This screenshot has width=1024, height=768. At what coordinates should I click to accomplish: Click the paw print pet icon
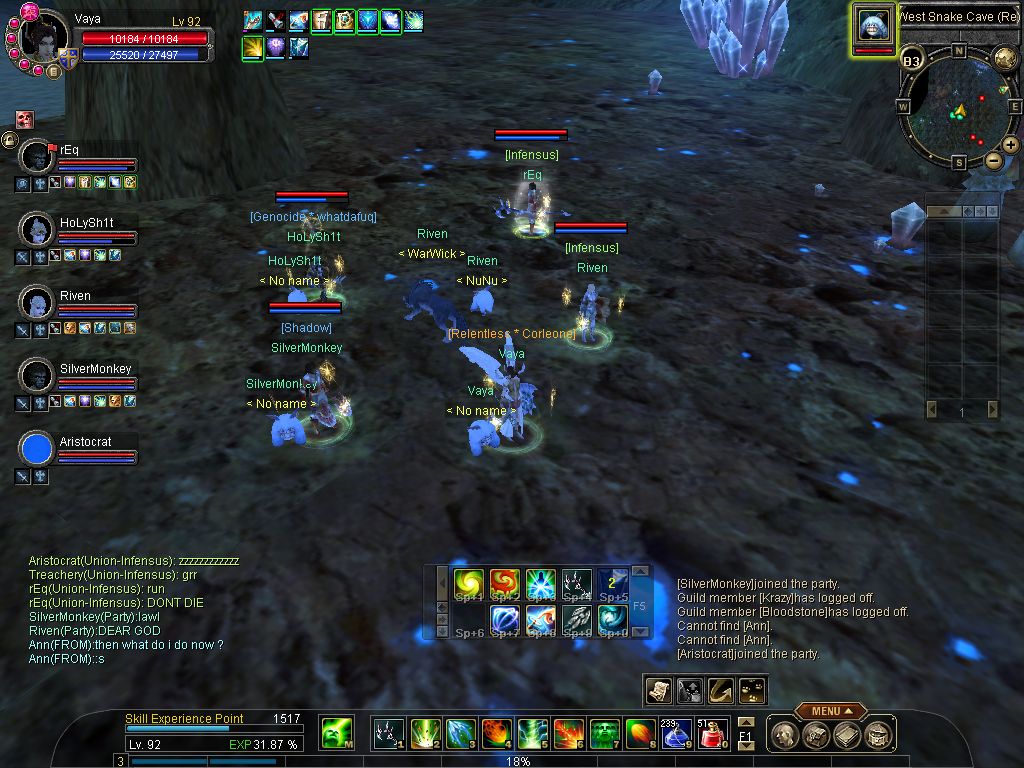(752, 689)
